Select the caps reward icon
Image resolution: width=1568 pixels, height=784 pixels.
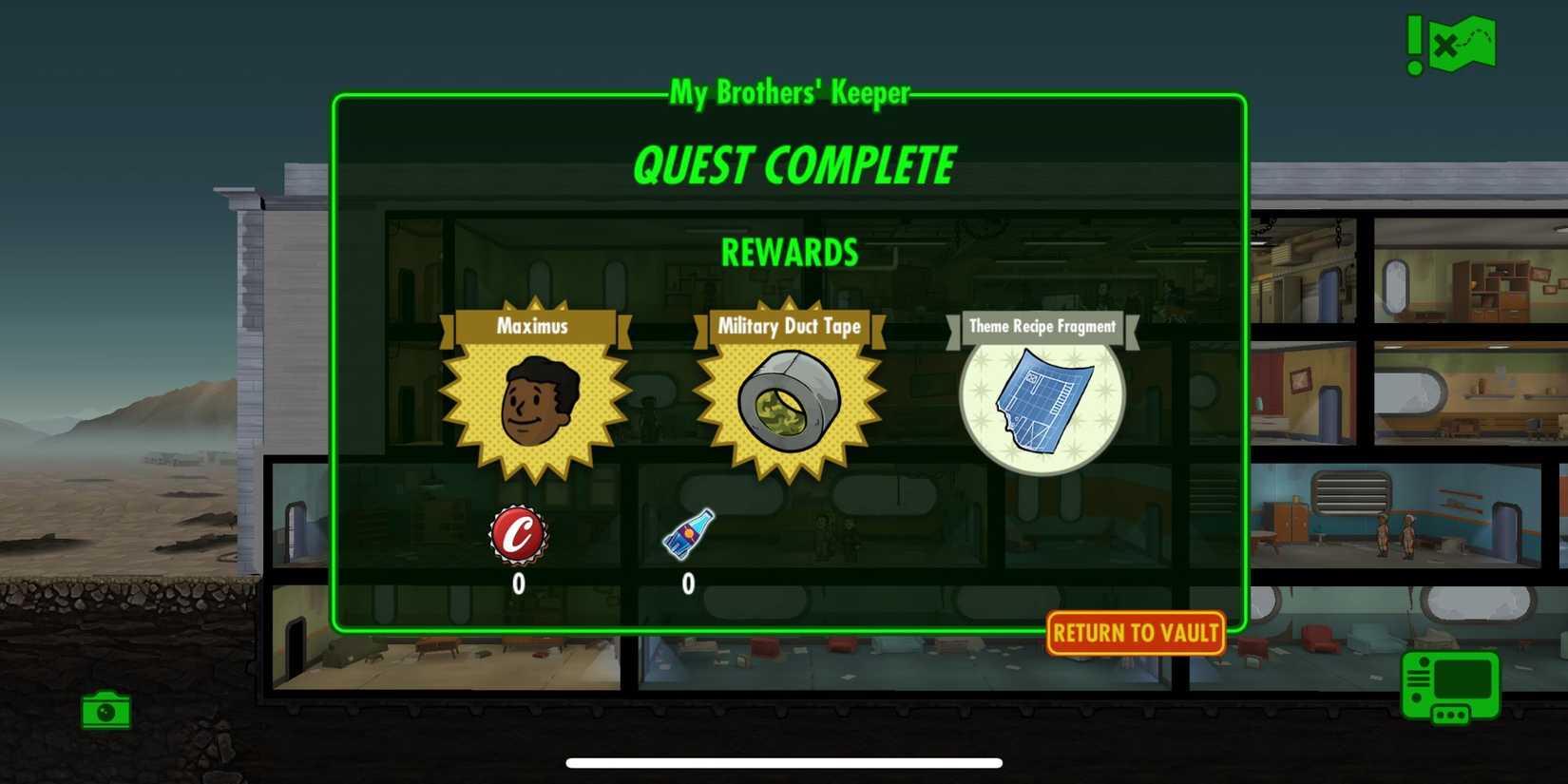pos(519,535)
